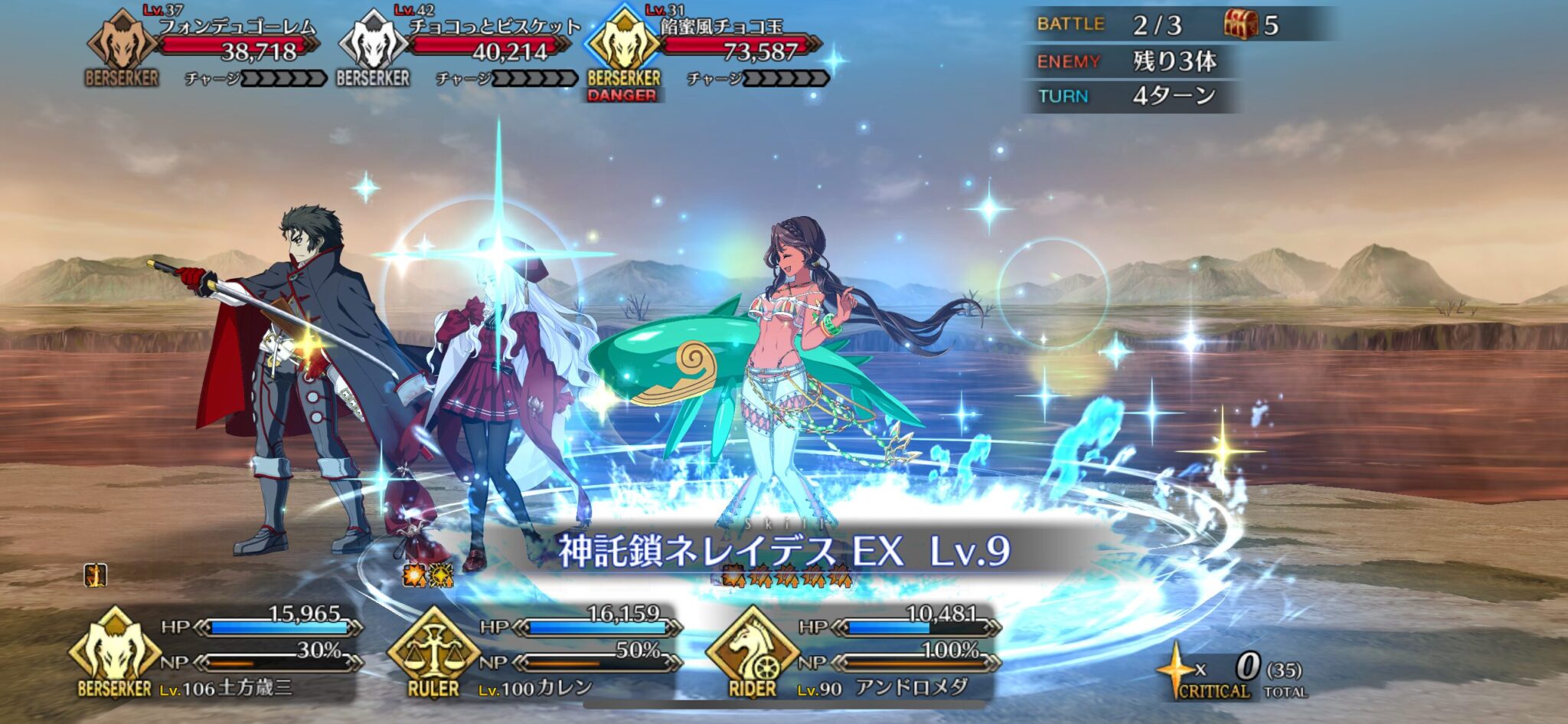Select the Berserker enemy フォンデュゴーレム class icon

point(122,42)
